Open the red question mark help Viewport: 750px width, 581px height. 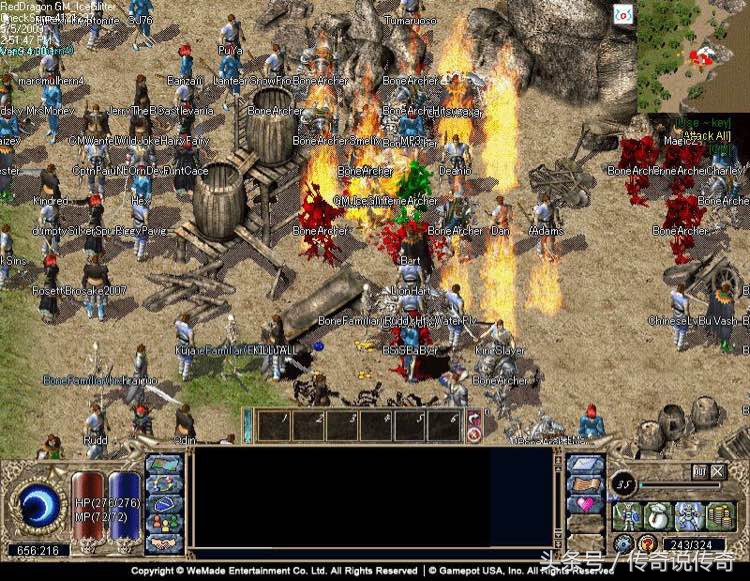point(647,544)
